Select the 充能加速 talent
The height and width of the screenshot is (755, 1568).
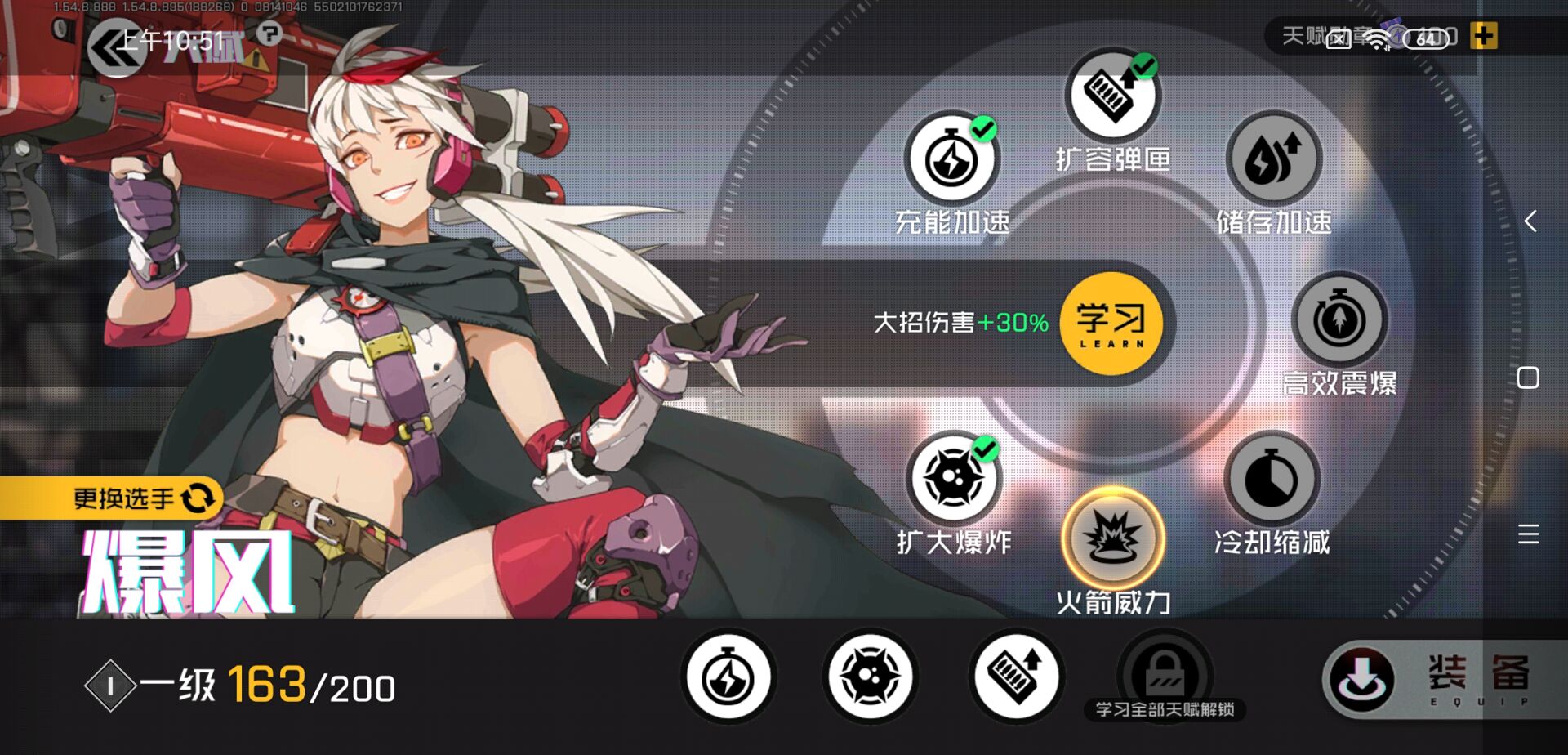(951, 159)
